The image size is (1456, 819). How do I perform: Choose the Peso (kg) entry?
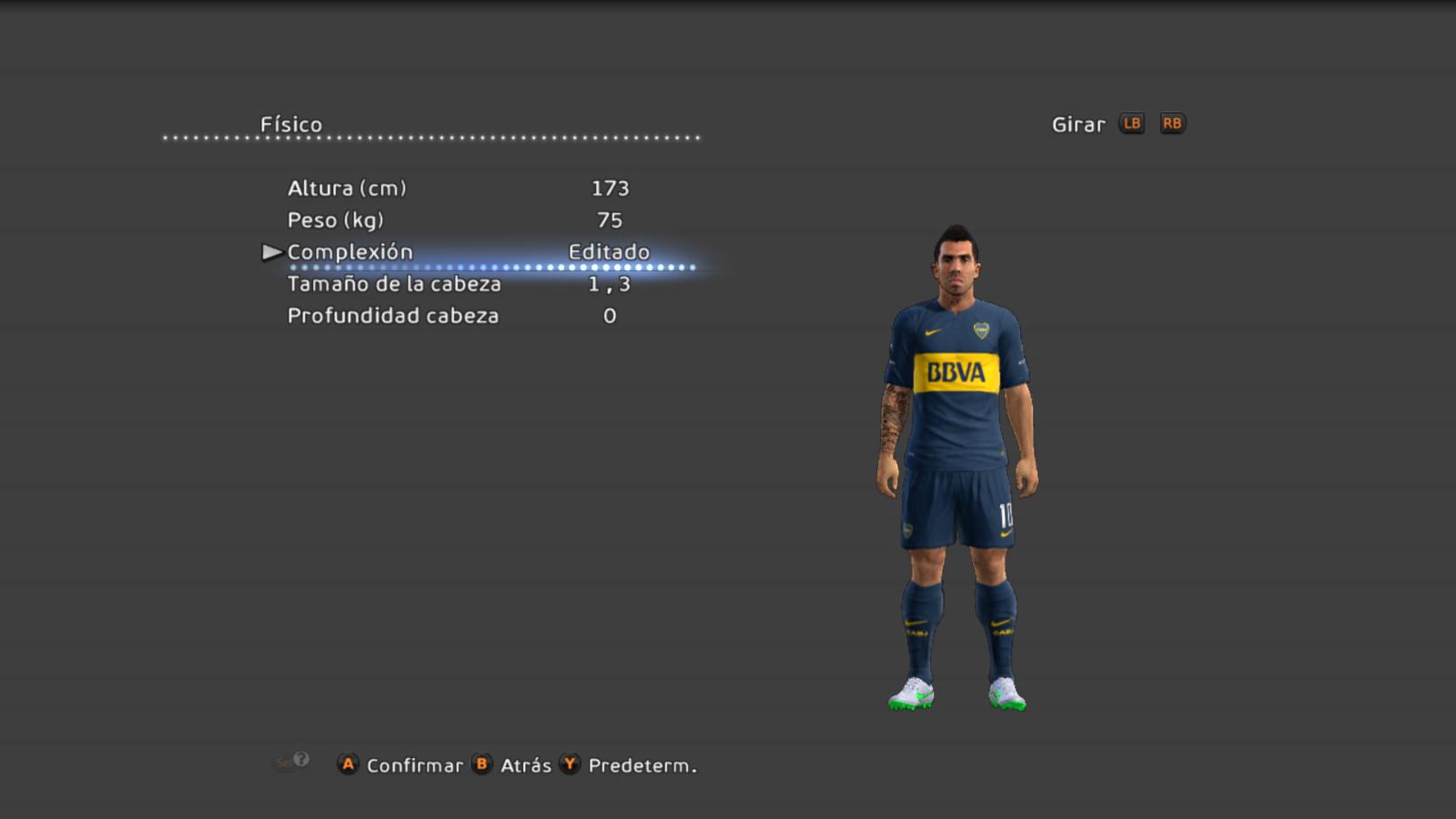click(335, 220)
